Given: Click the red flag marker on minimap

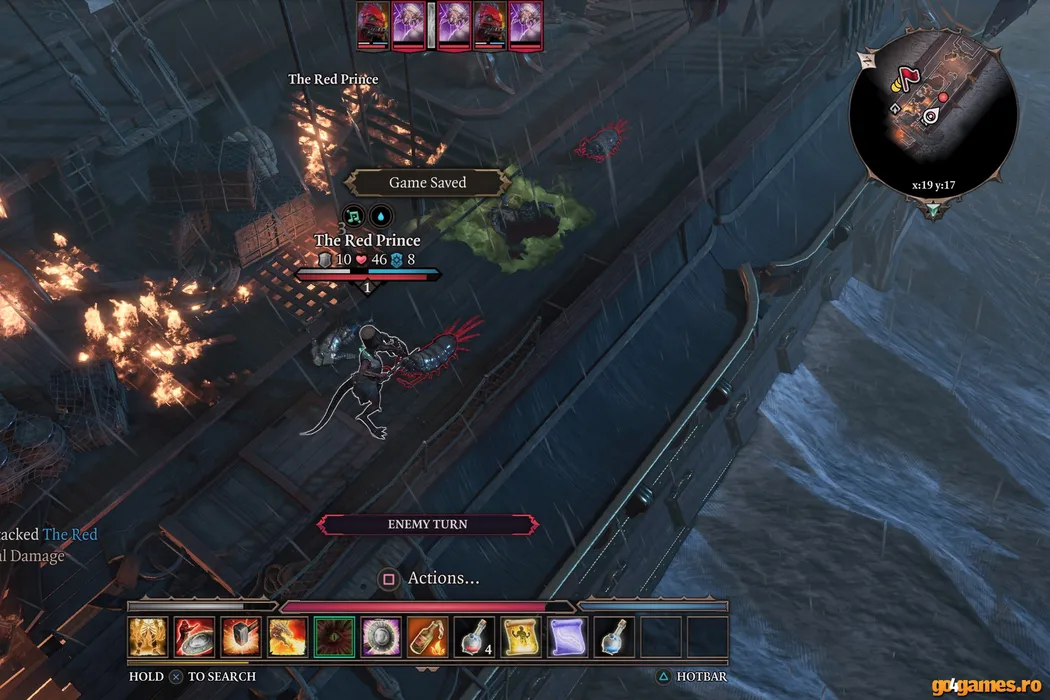Looking at the screenshot, I should click(911, 76).
